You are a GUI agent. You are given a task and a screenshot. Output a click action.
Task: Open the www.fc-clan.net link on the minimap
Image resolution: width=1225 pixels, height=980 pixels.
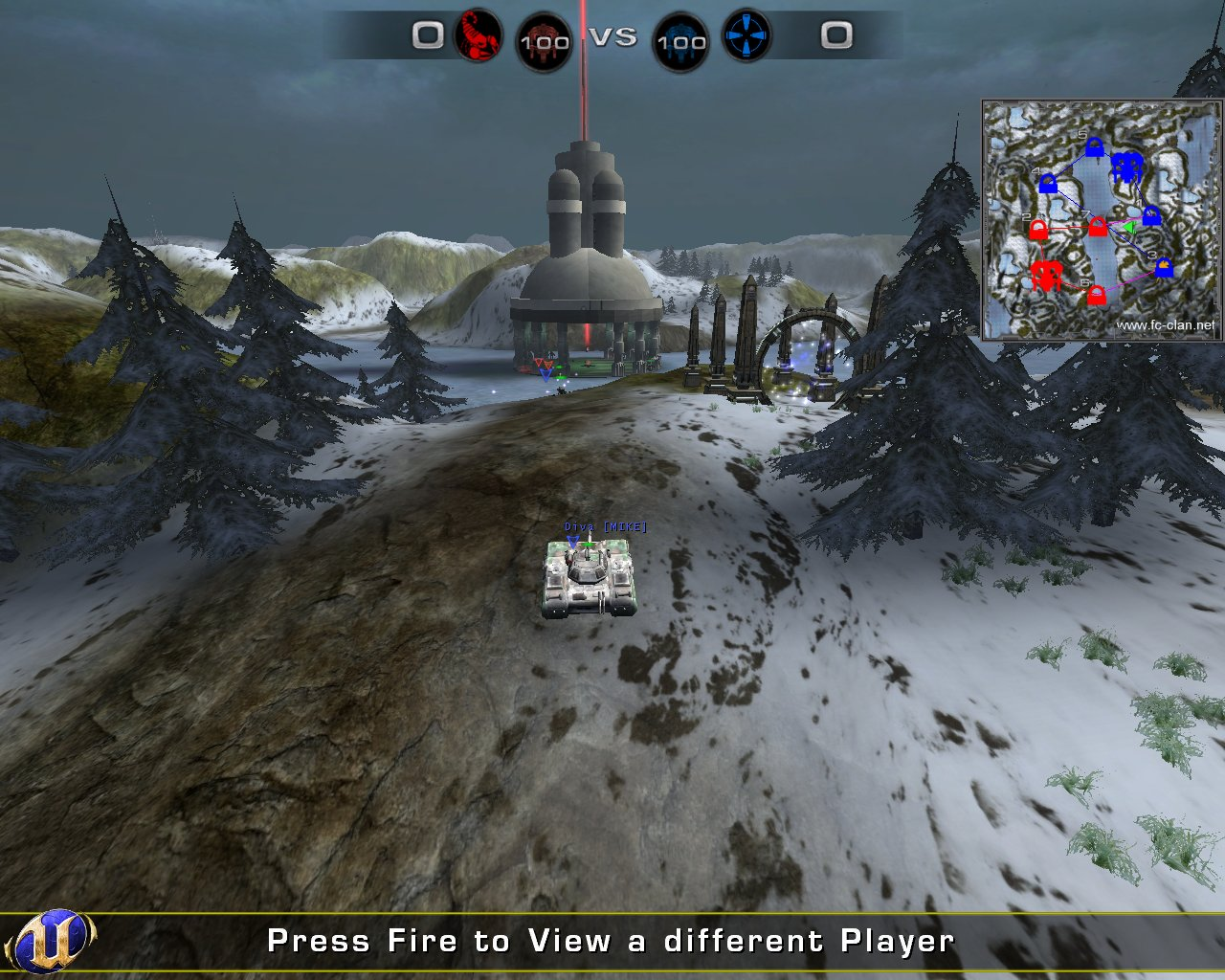(1166, 325)
